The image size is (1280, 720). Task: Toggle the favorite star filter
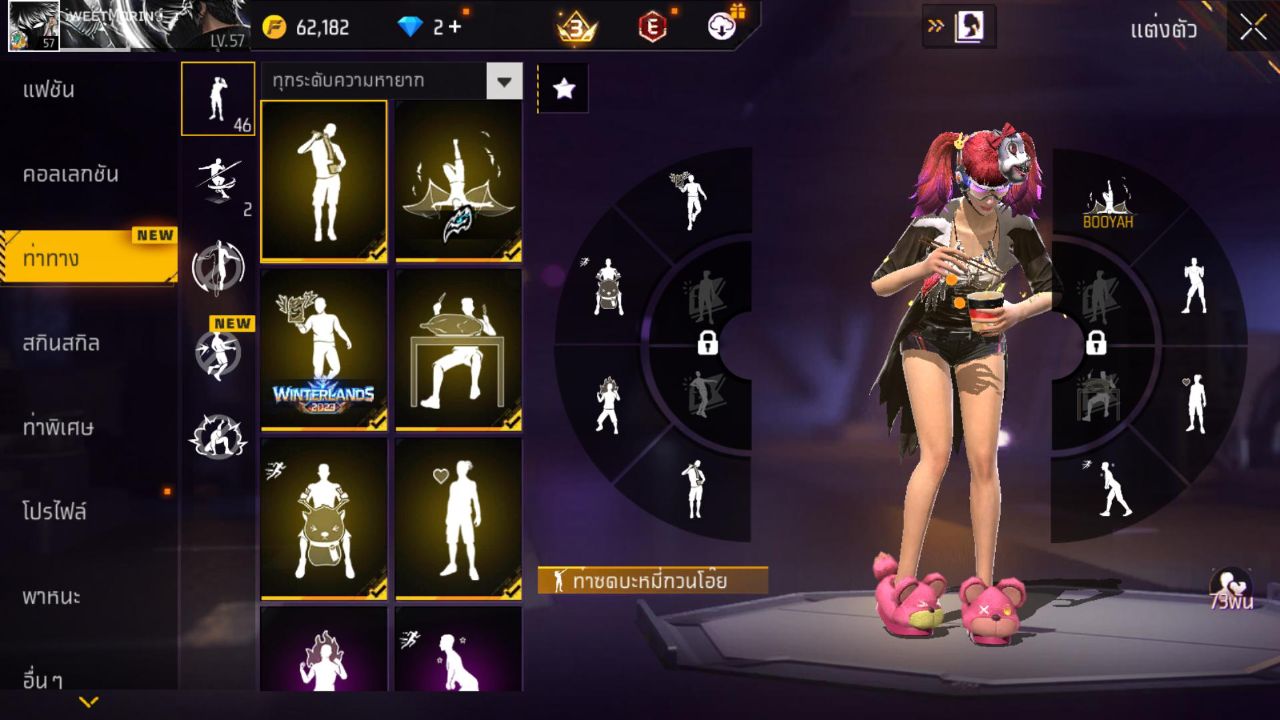tap(563, 88)
